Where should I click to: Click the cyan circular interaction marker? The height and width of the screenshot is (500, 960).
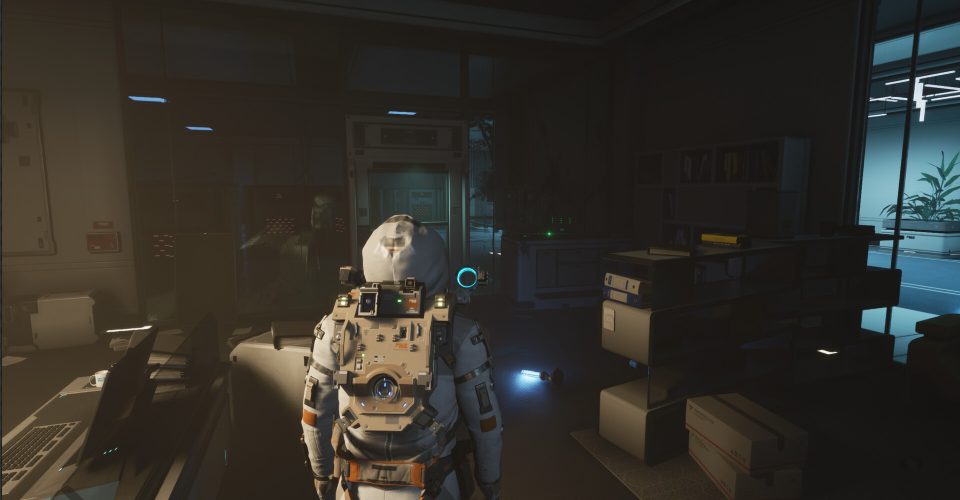click(x=467, y=277)
